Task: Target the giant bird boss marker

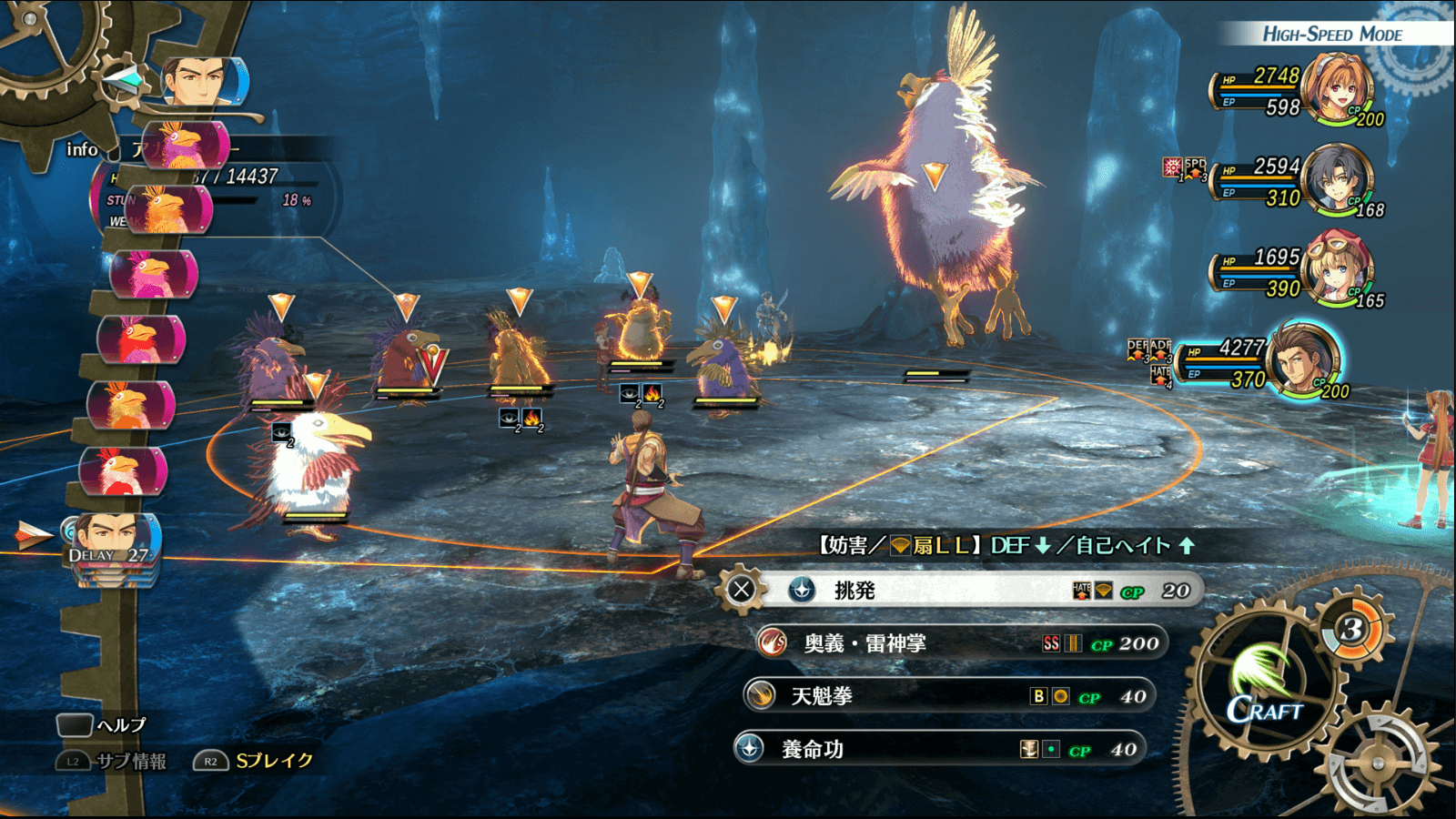Action: [935, 173]
